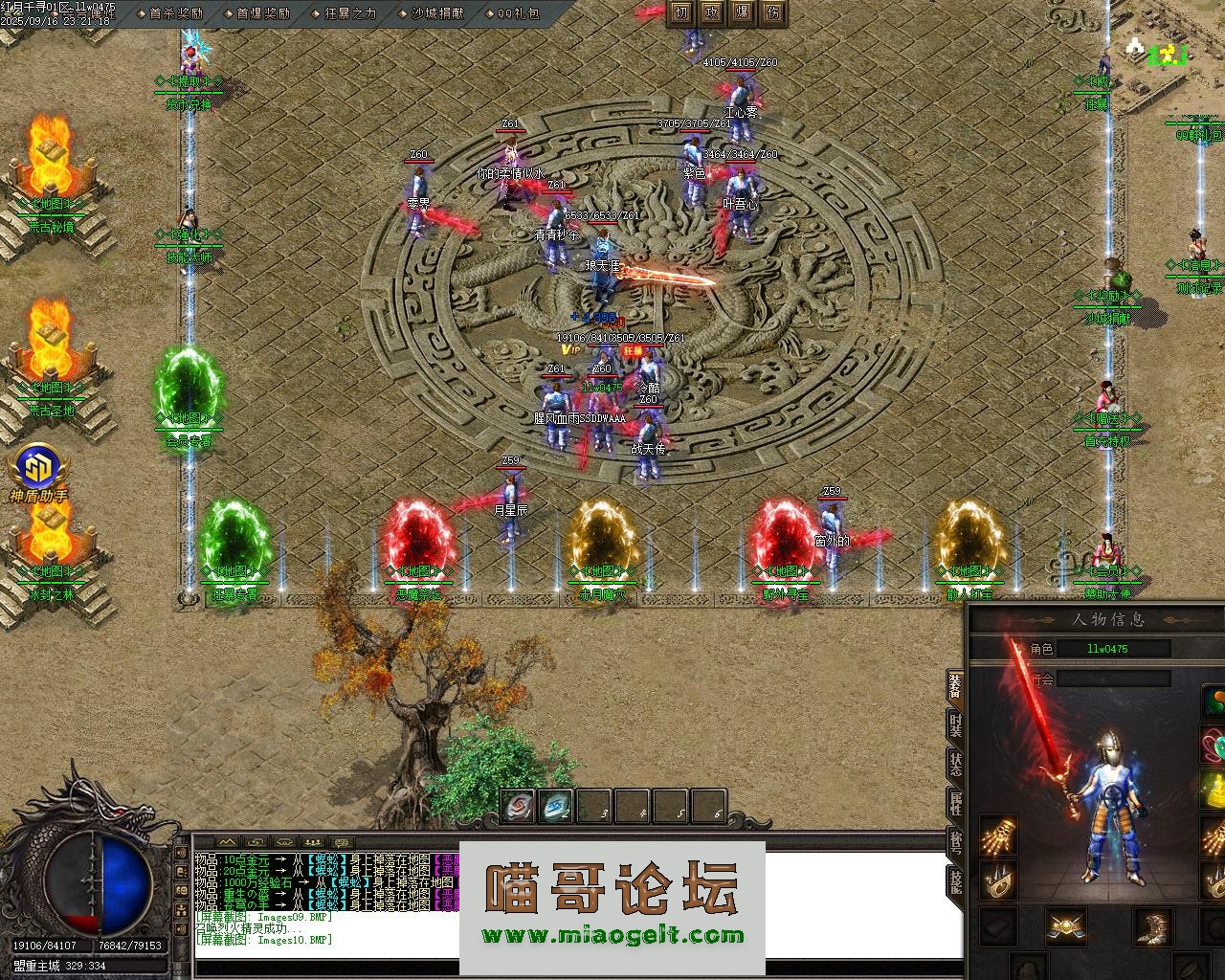Use the red swirl skill in hotbar slot 1
Image resolution: width=1225 pixels, height=980 pixels.
[518, 808]
